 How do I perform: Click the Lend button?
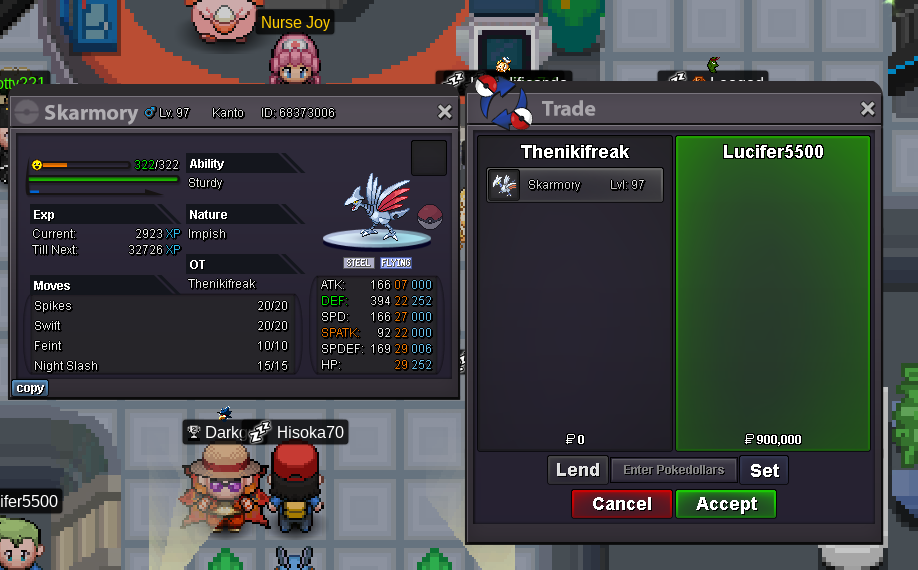(577, 470)
